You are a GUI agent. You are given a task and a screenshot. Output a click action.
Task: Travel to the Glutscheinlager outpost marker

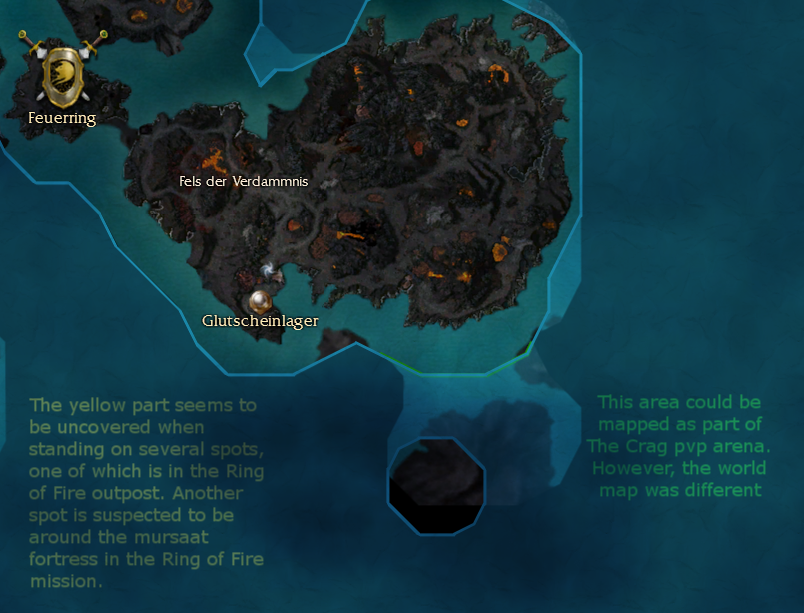261,301
